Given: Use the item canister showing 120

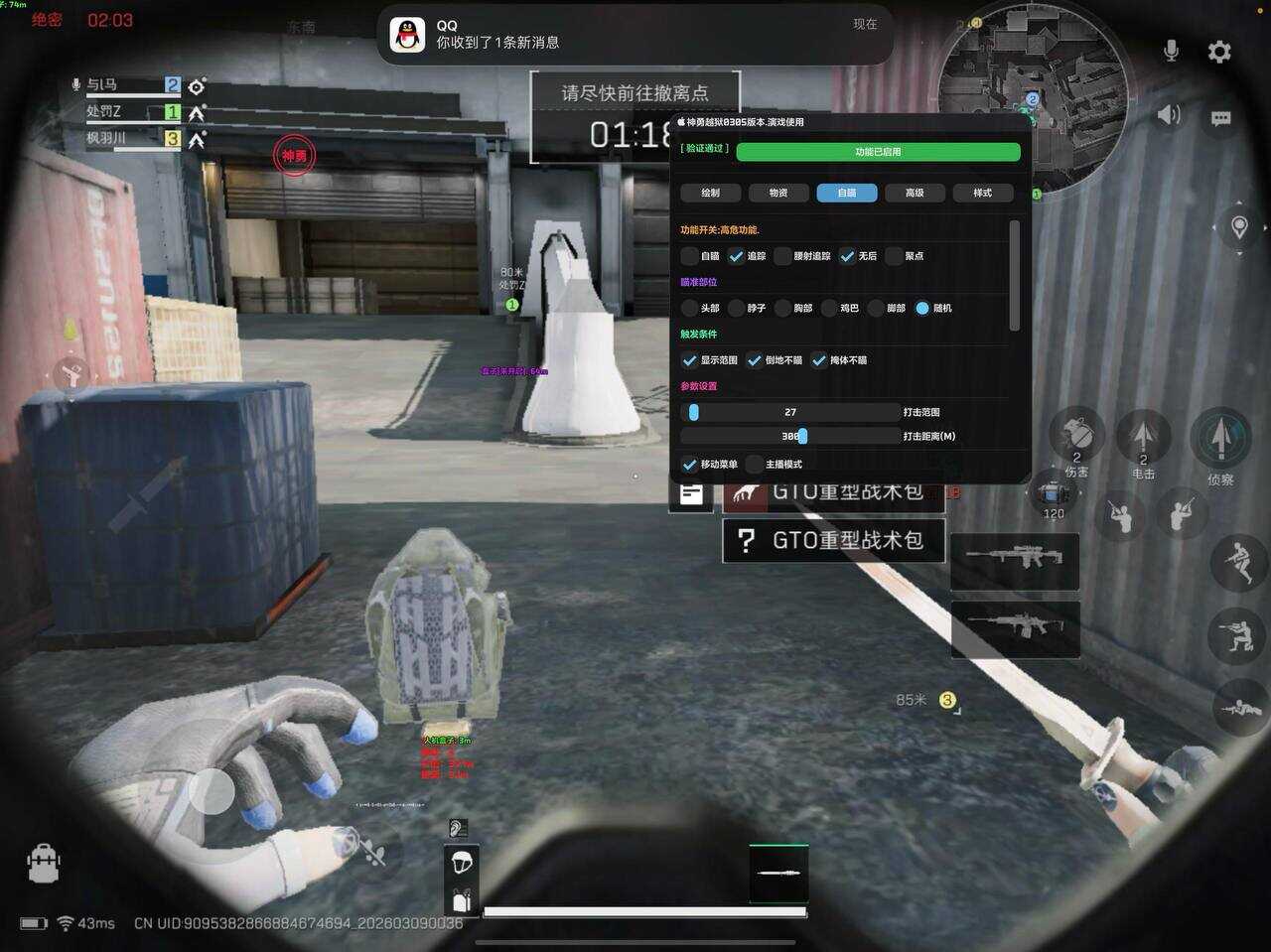Looking at the screenshot, I should [x=1053, y=492].
